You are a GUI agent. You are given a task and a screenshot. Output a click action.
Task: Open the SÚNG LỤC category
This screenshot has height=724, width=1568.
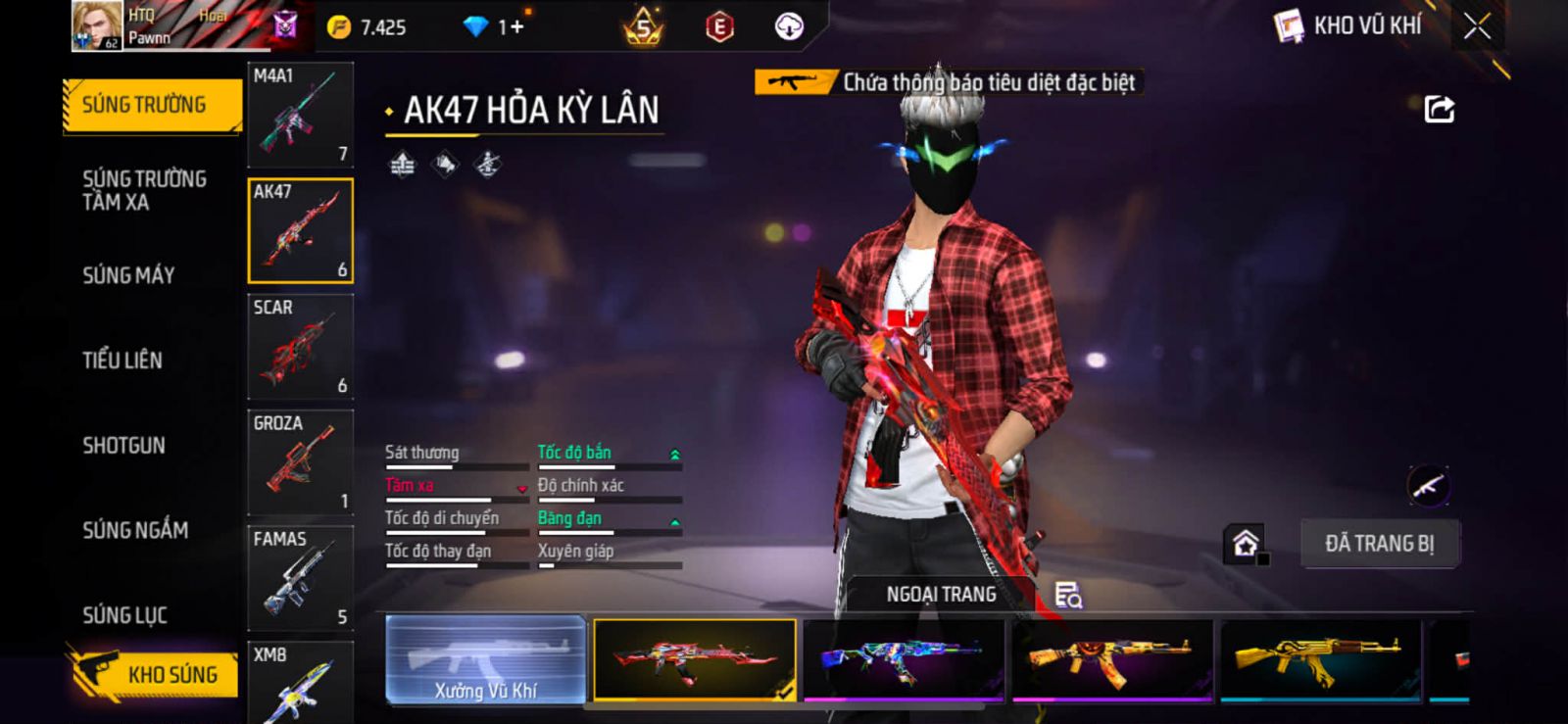124,615
